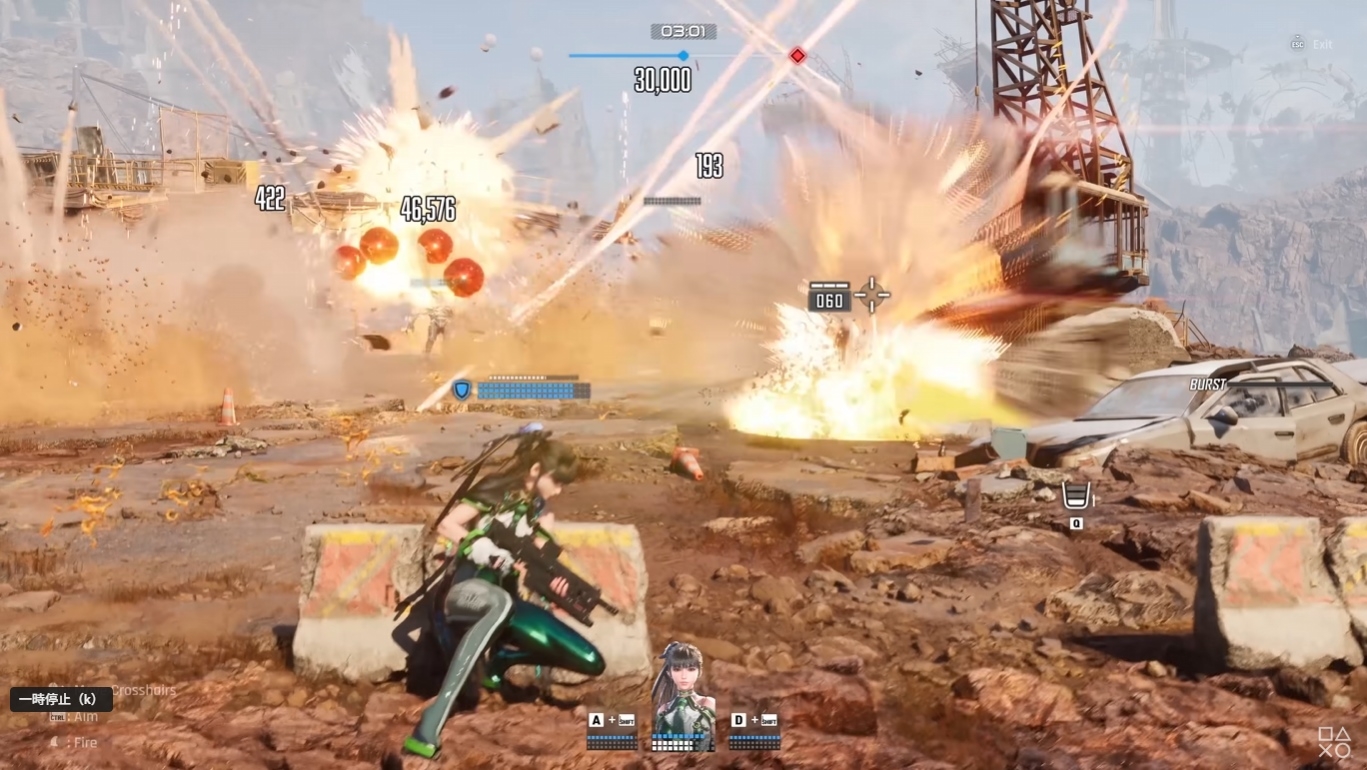Select the shield icon beside the health bar
Screen dimensions: 1367x770
tap(459, 389)
